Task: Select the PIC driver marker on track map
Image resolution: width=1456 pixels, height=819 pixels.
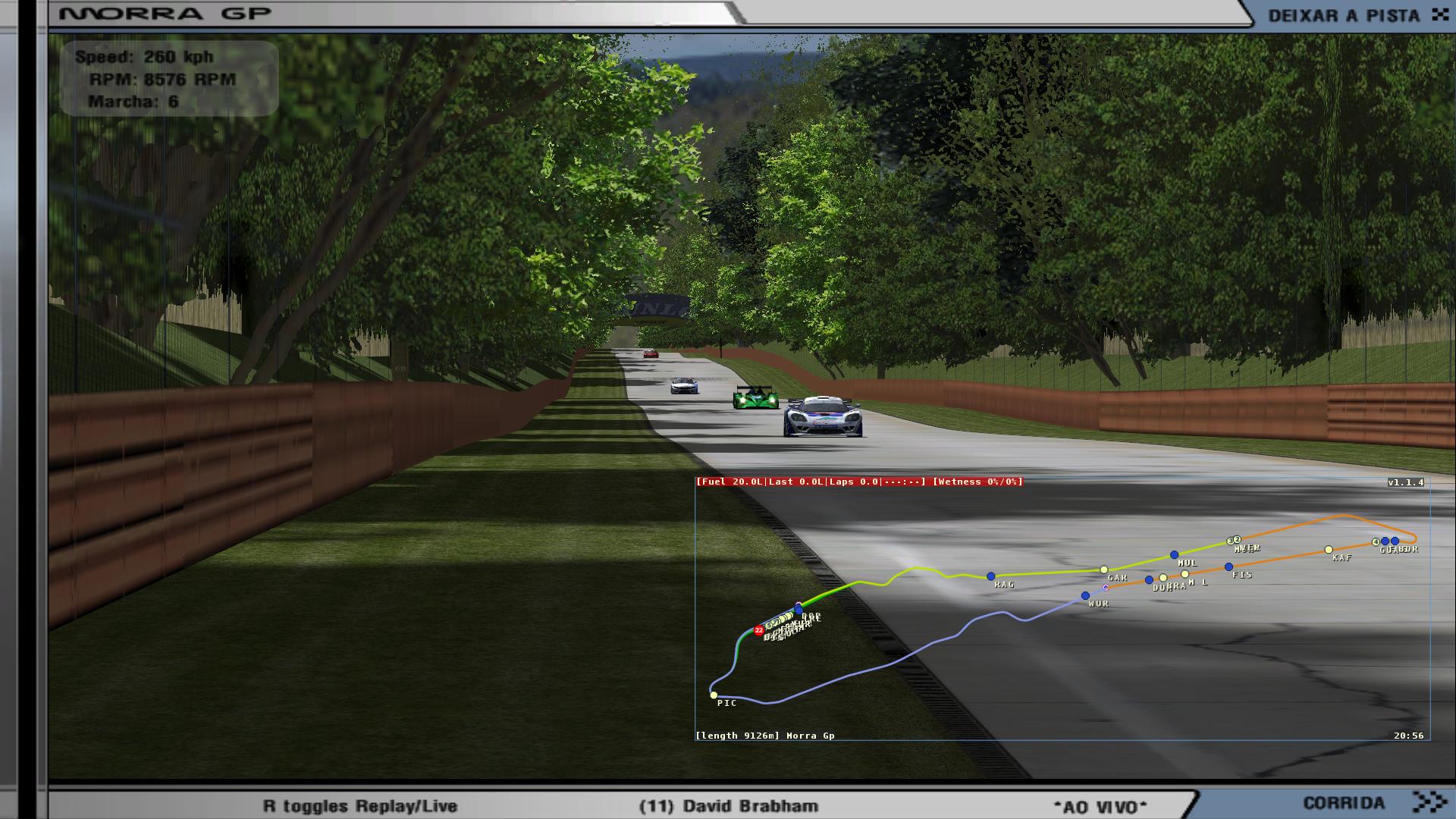Action: coord(714,695)
